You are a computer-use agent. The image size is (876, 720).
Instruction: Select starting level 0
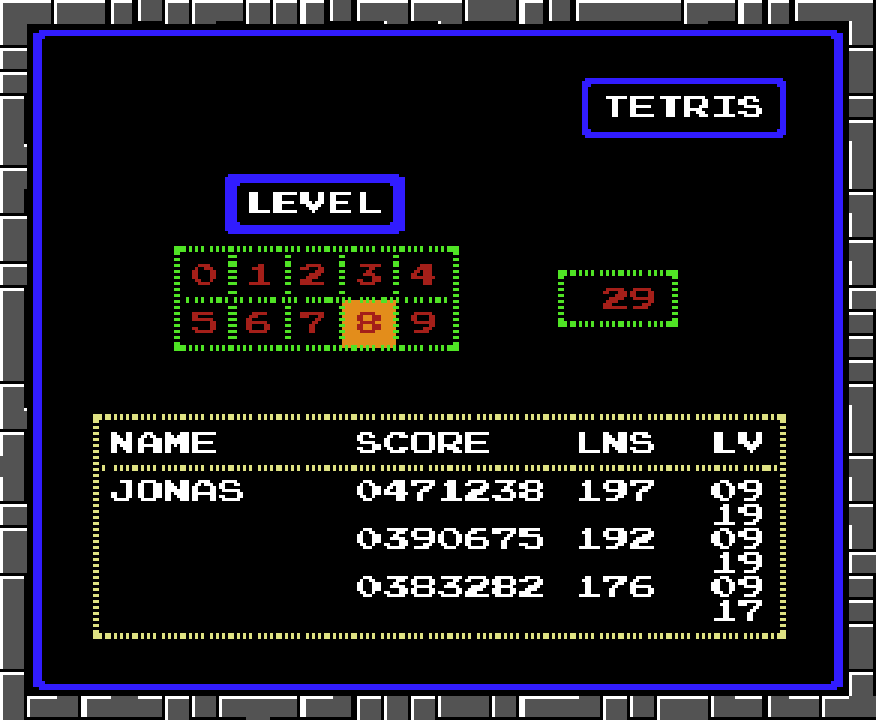204,274
